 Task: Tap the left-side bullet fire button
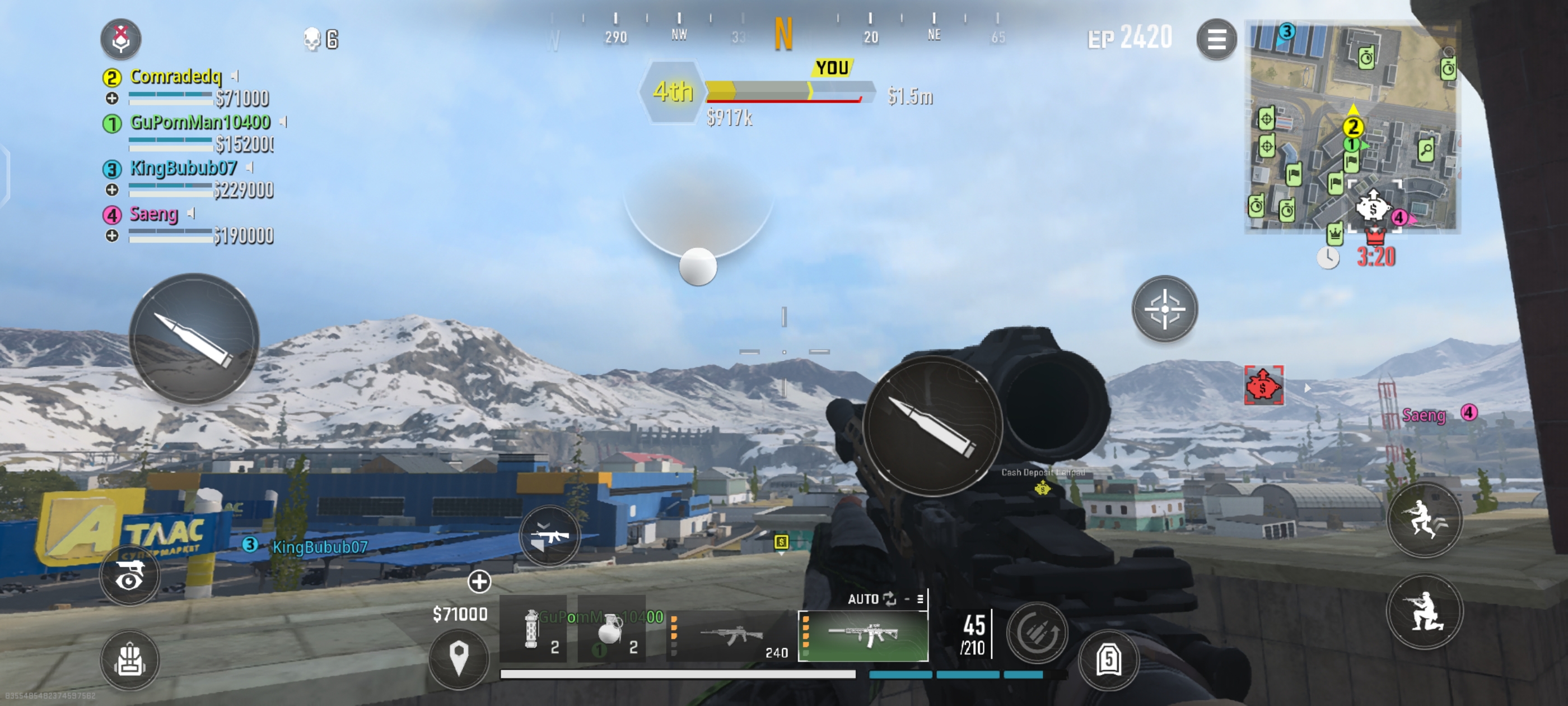(194, 340)
